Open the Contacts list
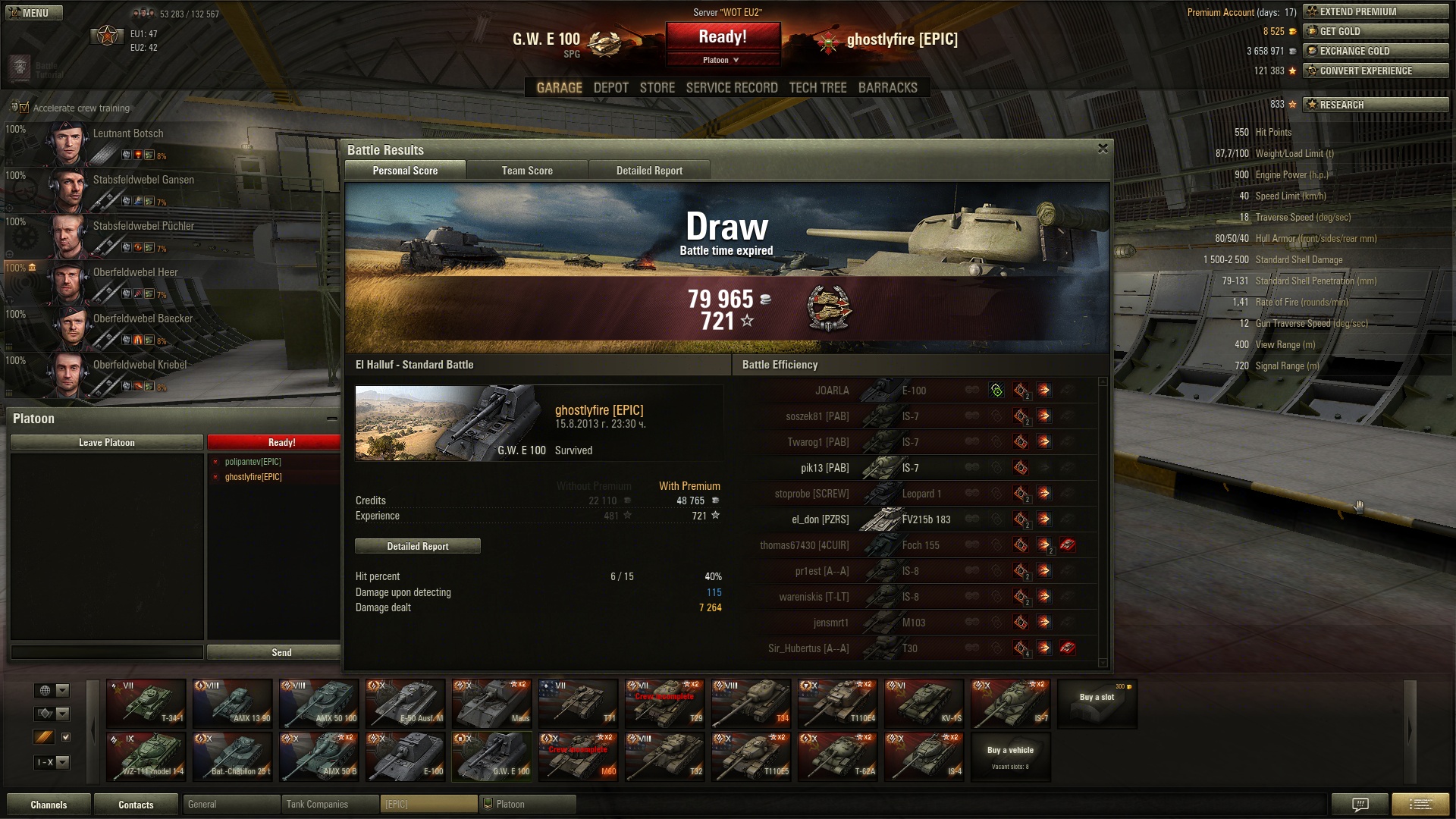Viewport: 1456px width, 819px height. (136, 805)
